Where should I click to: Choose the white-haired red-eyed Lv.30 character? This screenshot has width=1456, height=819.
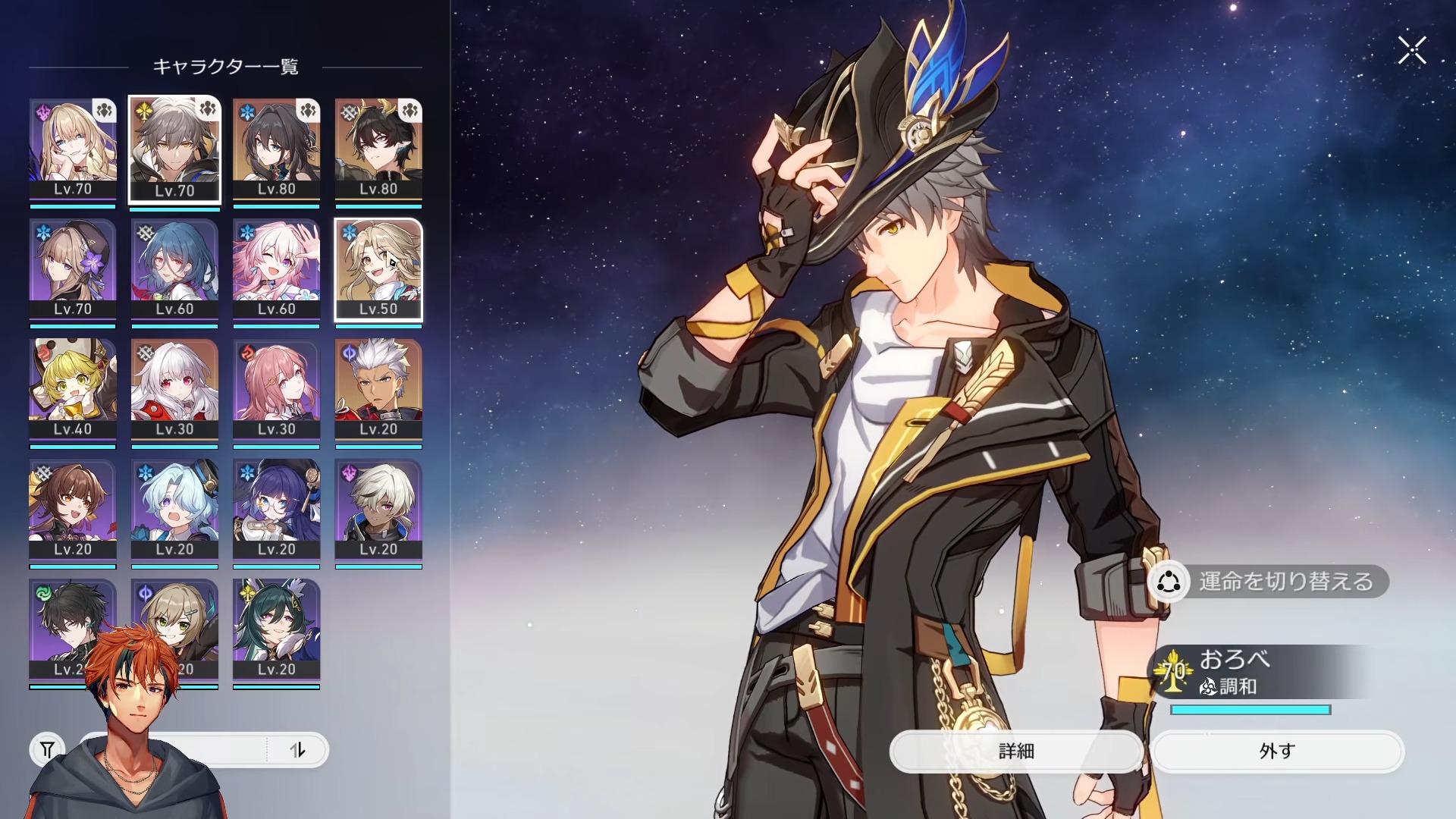(174, 389)
